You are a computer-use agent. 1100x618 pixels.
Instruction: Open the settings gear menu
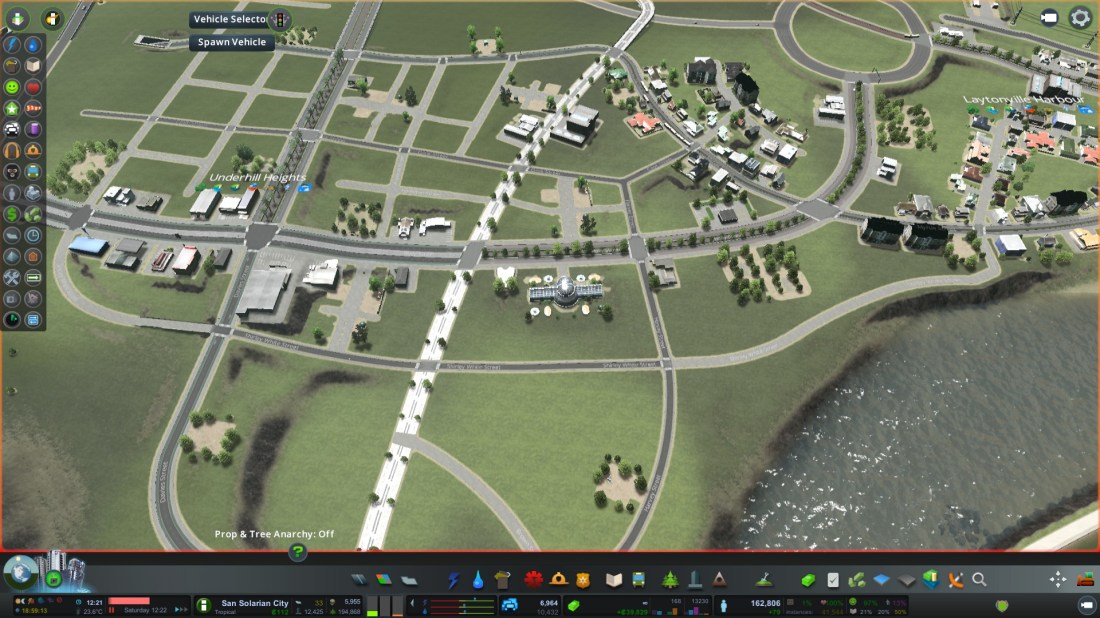[x=1080, y=17]
